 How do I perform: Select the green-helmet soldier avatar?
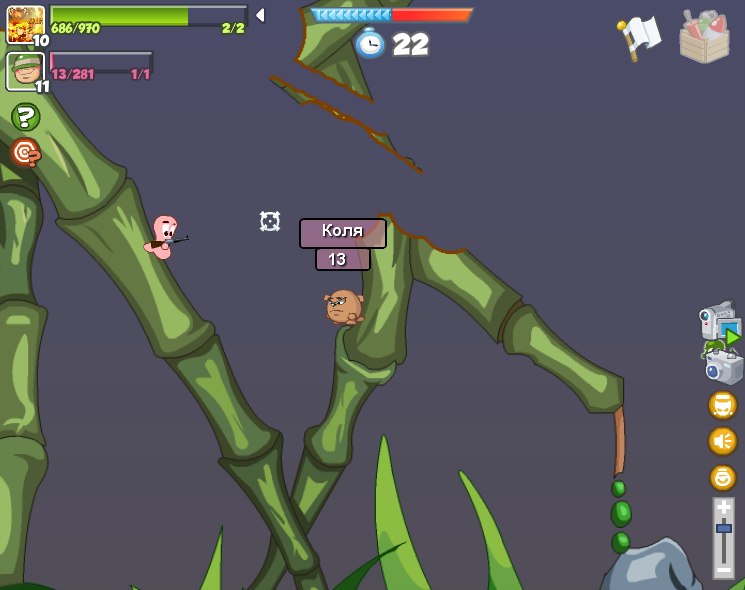pos(25,71)
